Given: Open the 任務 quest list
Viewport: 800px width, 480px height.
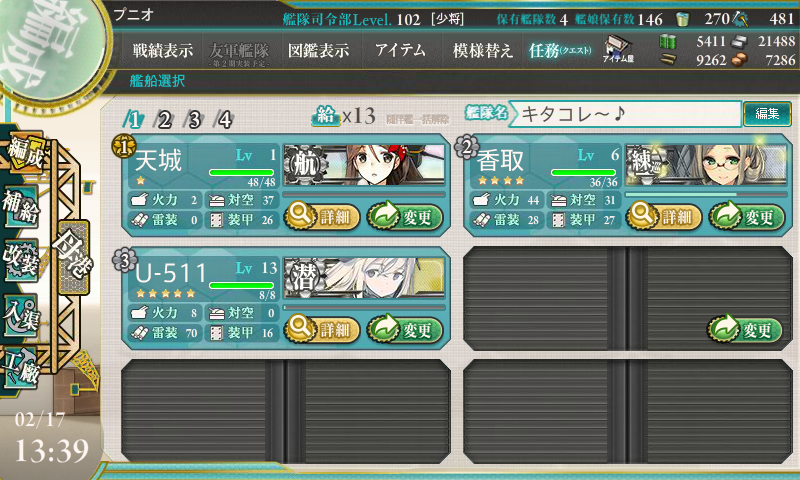Looking at the screenshot, I should [x=560, y=50].
